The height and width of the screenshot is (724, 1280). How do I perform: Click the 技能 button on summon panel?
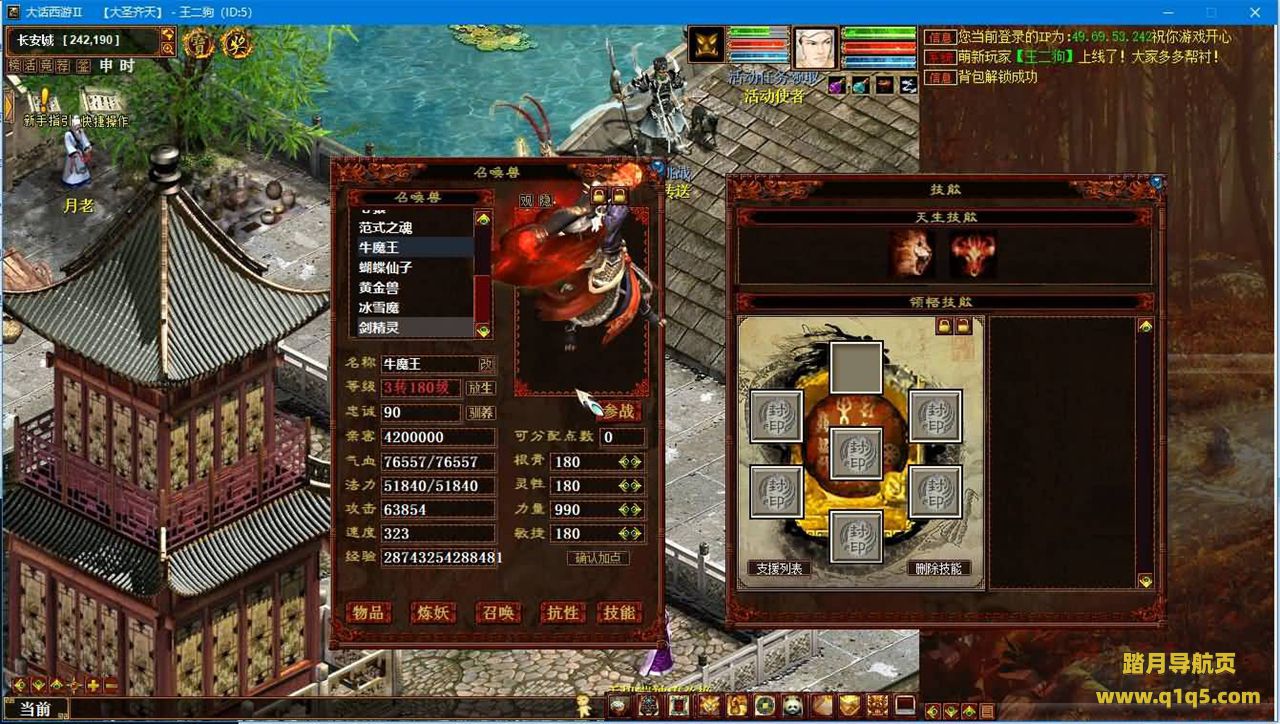619,612
